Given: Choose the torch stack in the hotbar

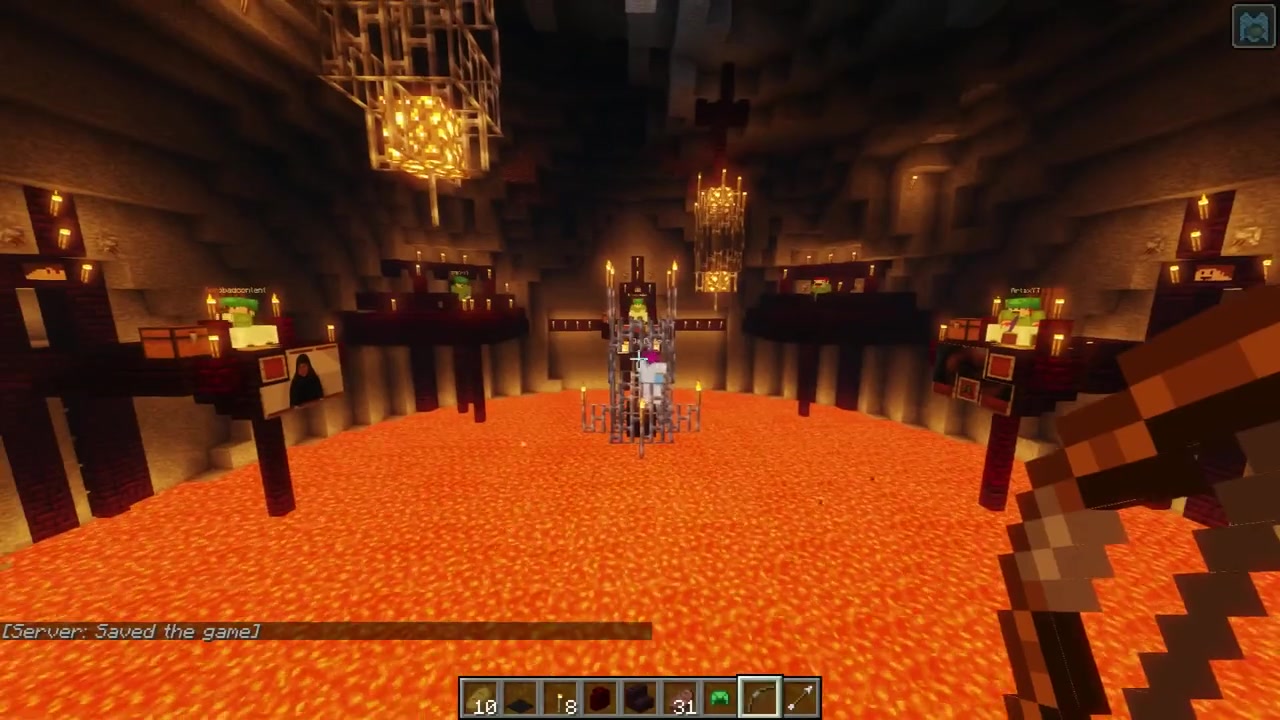Looking at the screenshot, I should pyautogui.click(x=561, y=698).
